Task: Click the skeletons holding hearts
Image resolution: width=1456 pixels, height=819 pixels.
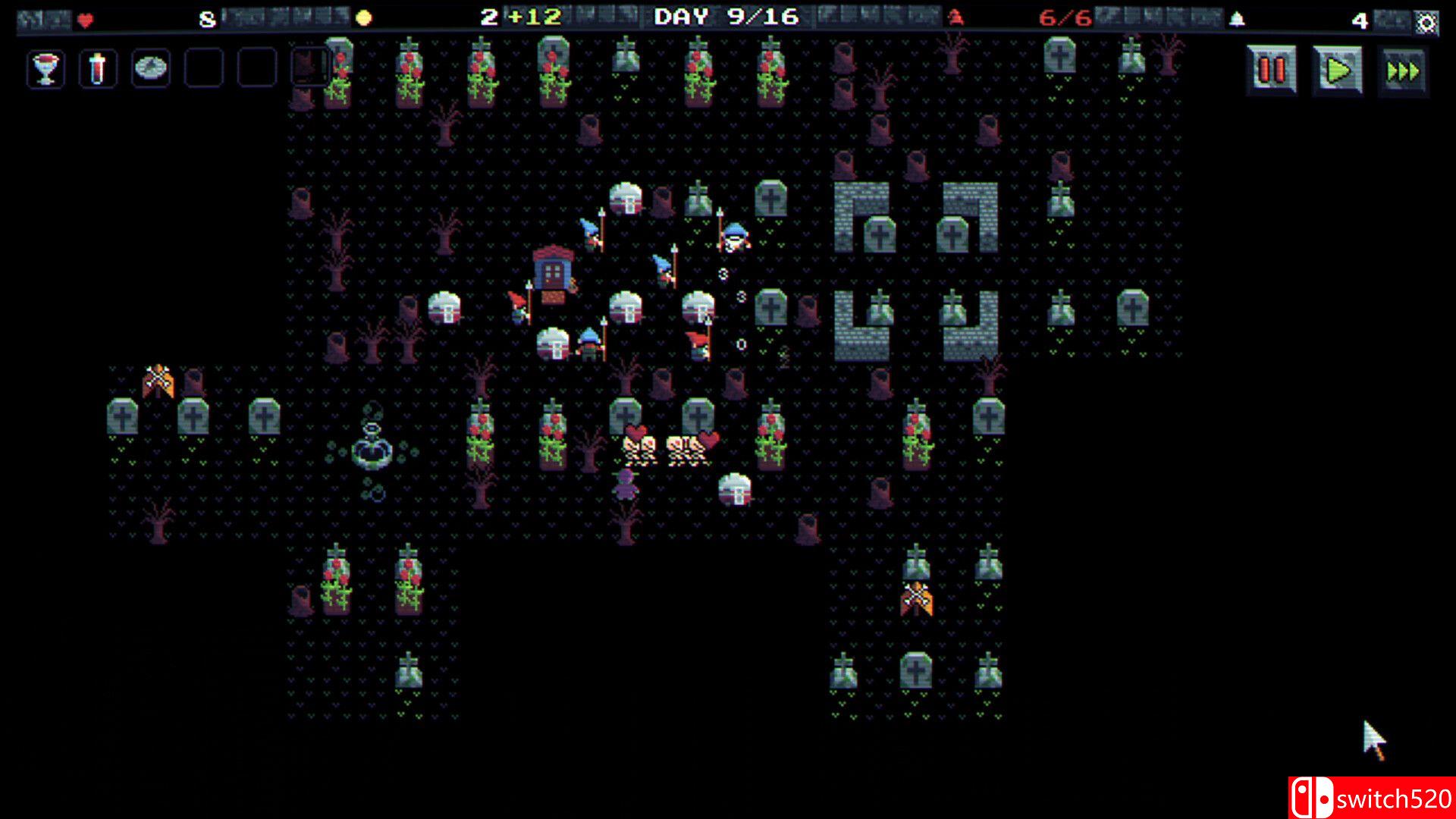Action: pos(665,447)
